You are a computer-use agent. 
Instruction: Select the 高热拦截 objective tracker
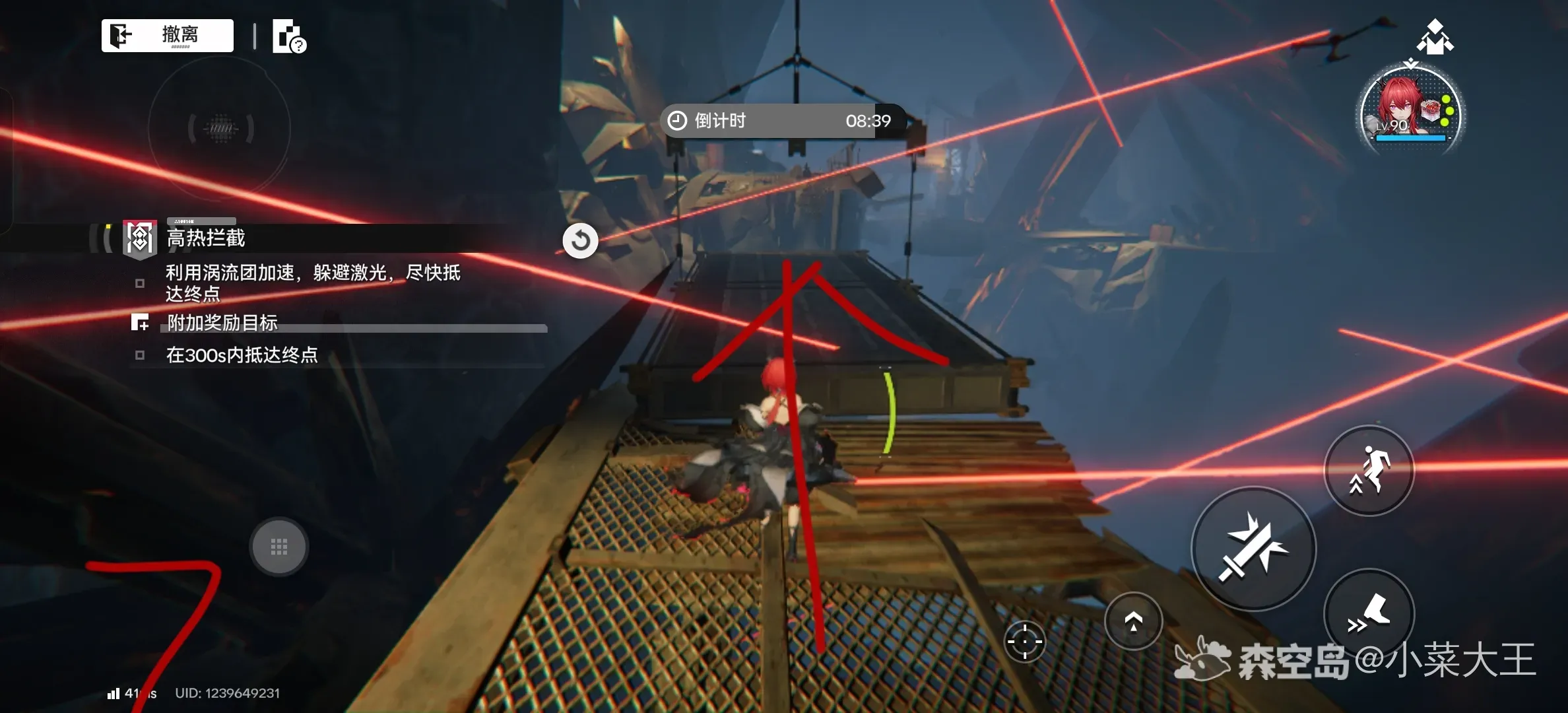205,238
